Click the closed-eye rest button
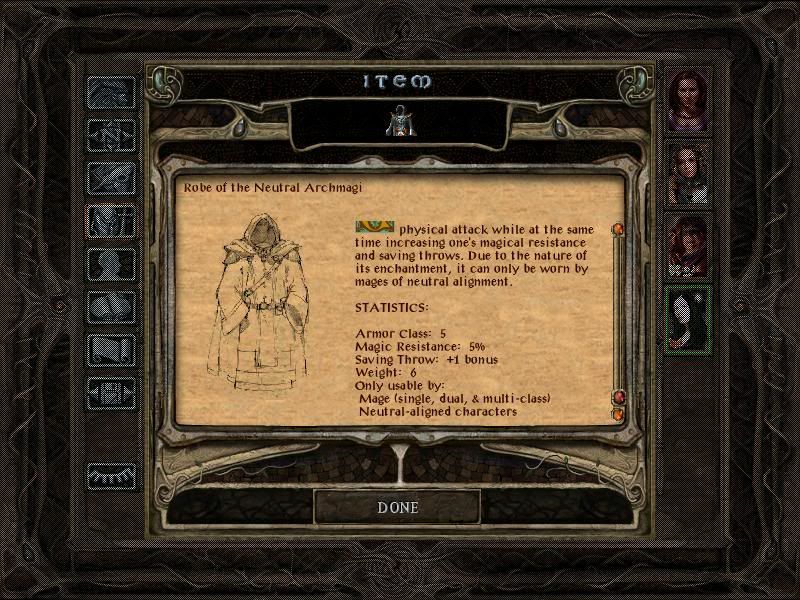 pos(112,476)
